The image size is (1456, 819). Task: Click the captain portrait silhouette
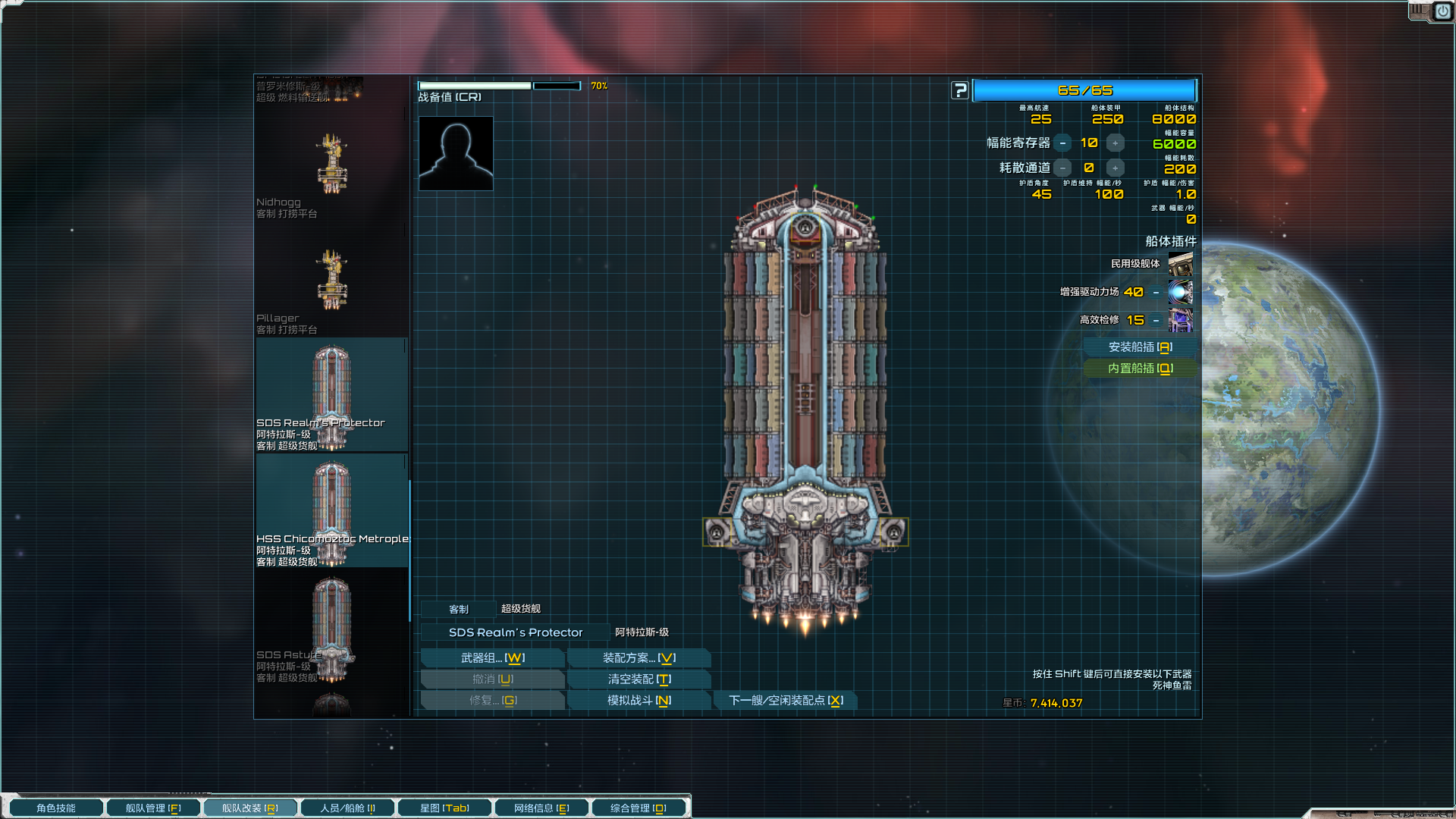point(456,154)
